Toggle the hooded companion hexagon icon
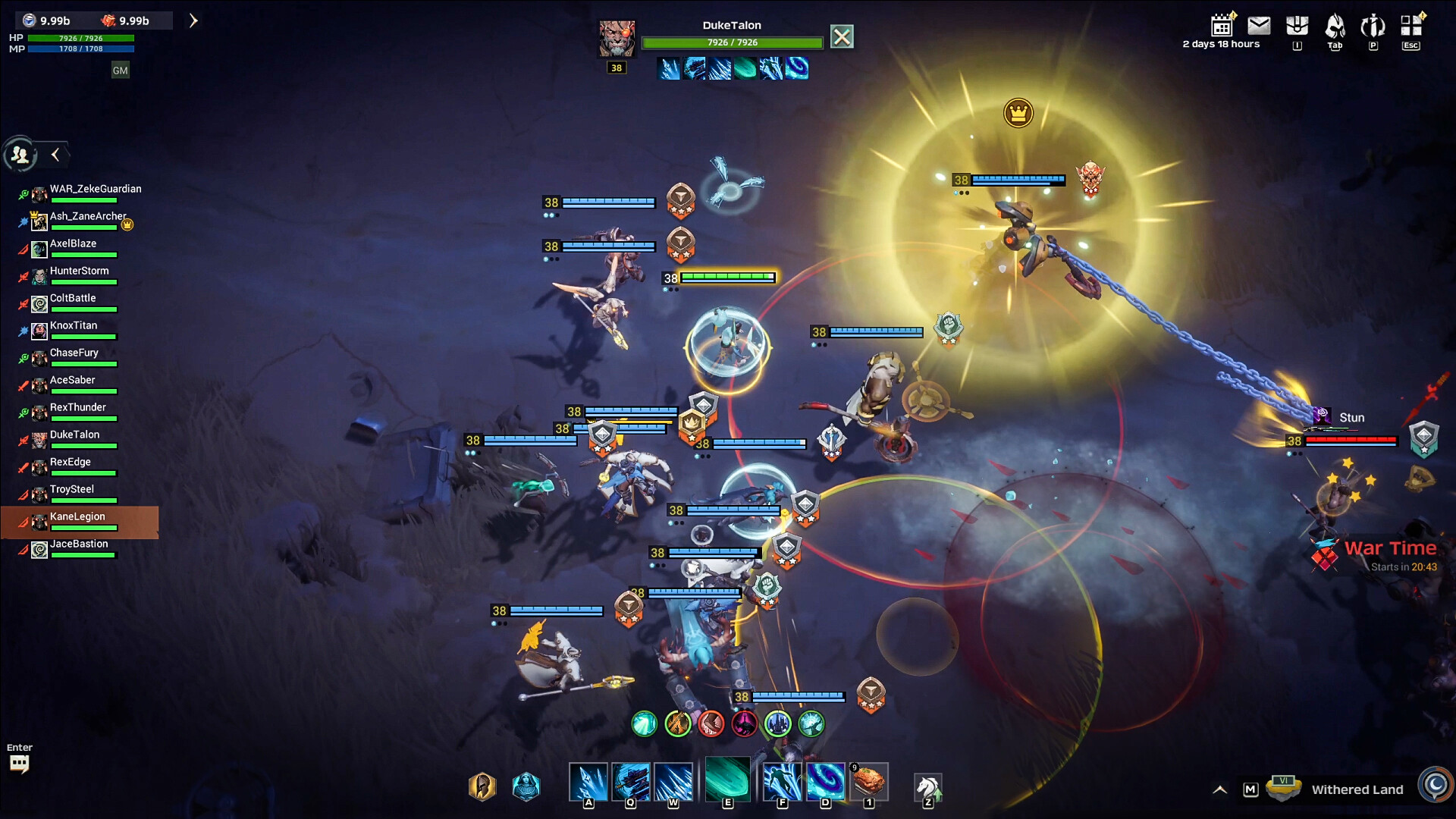 point(526,786)
